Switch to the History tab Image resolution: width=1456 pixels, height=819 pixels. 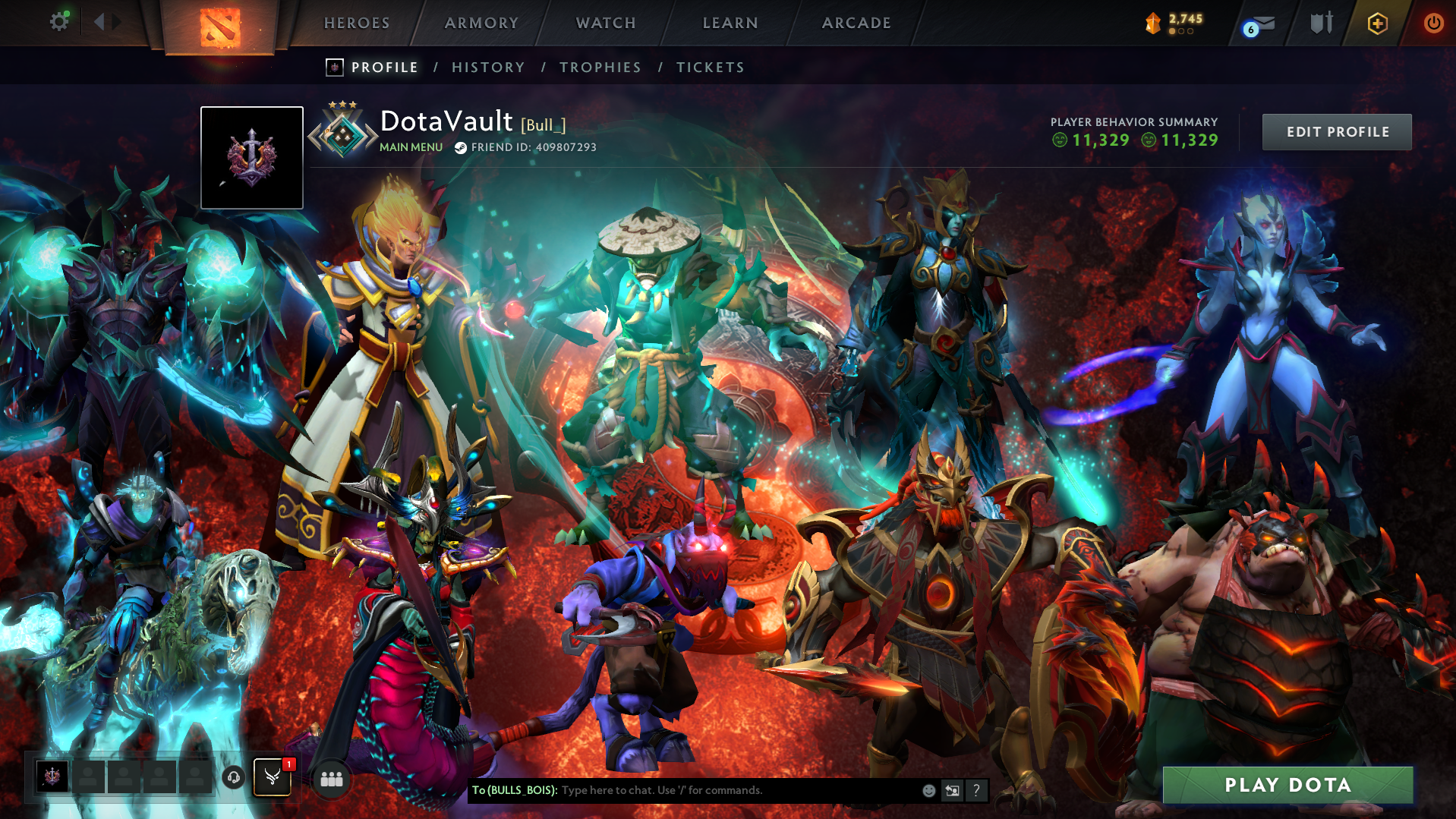click(x=488, y=68)
